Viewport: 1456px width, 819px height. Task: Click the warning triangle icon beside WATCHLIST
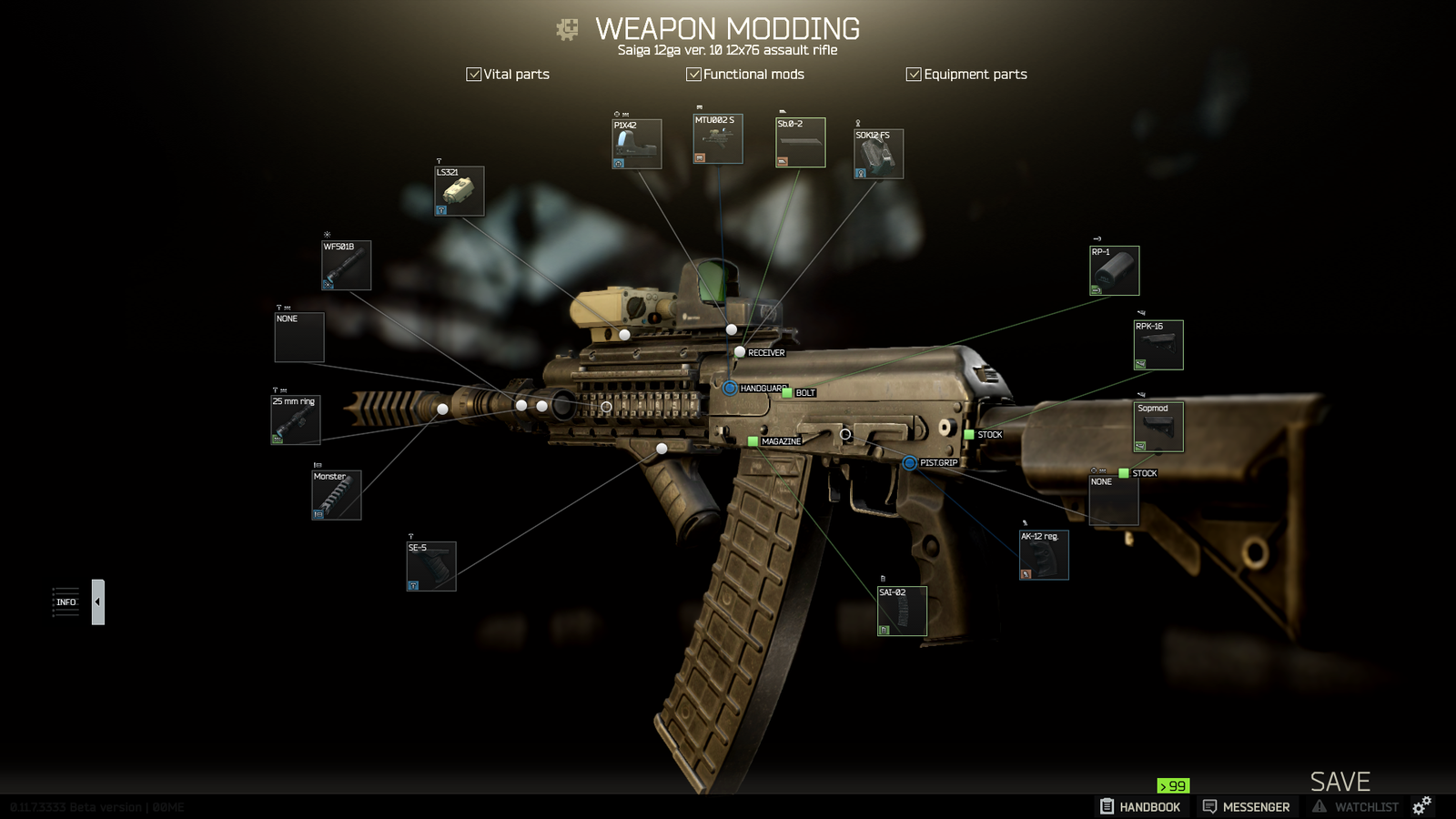[1319, 806]
